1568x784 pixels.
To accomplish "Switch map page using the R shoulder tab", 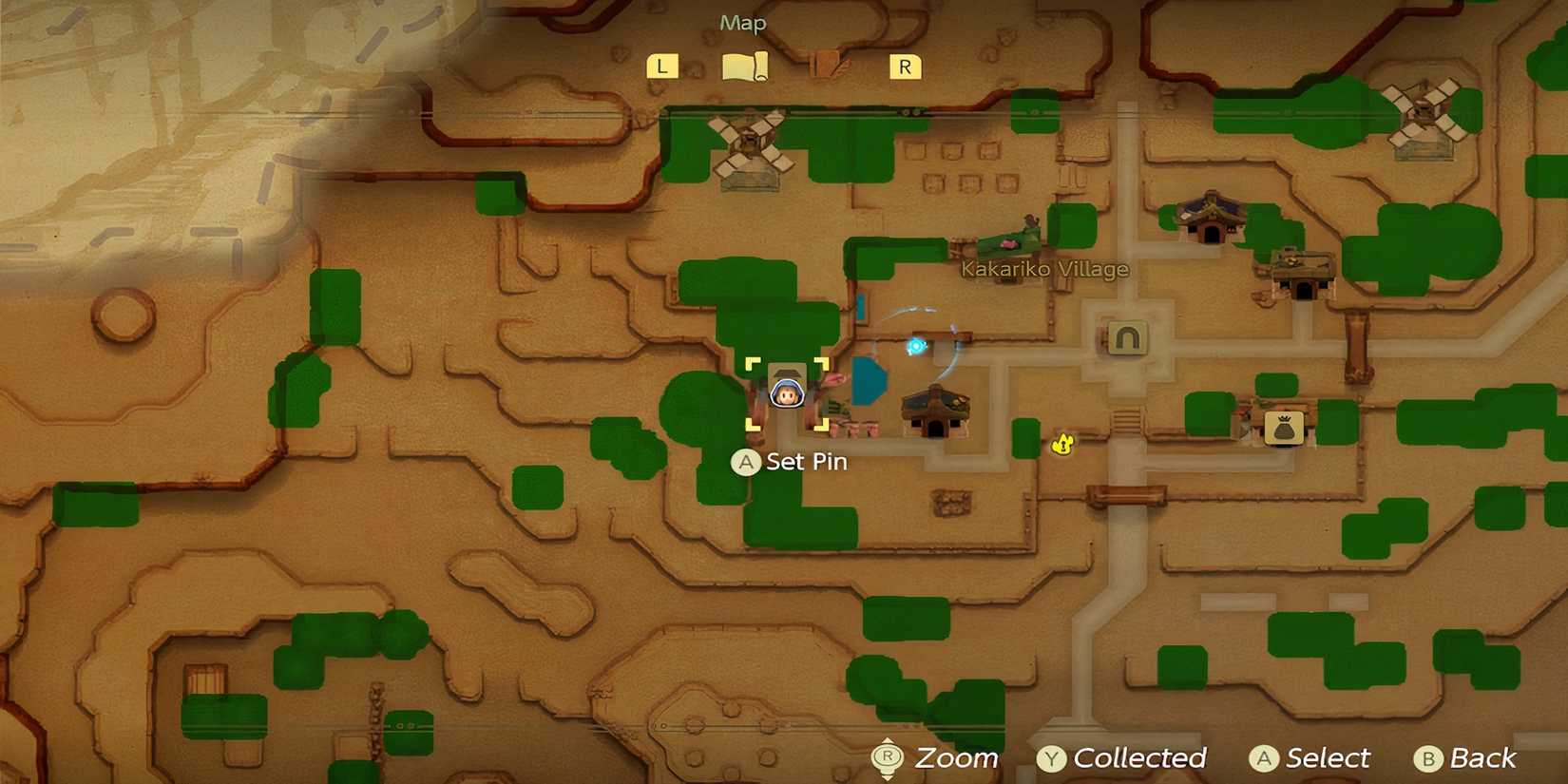I will pos(902,65).
